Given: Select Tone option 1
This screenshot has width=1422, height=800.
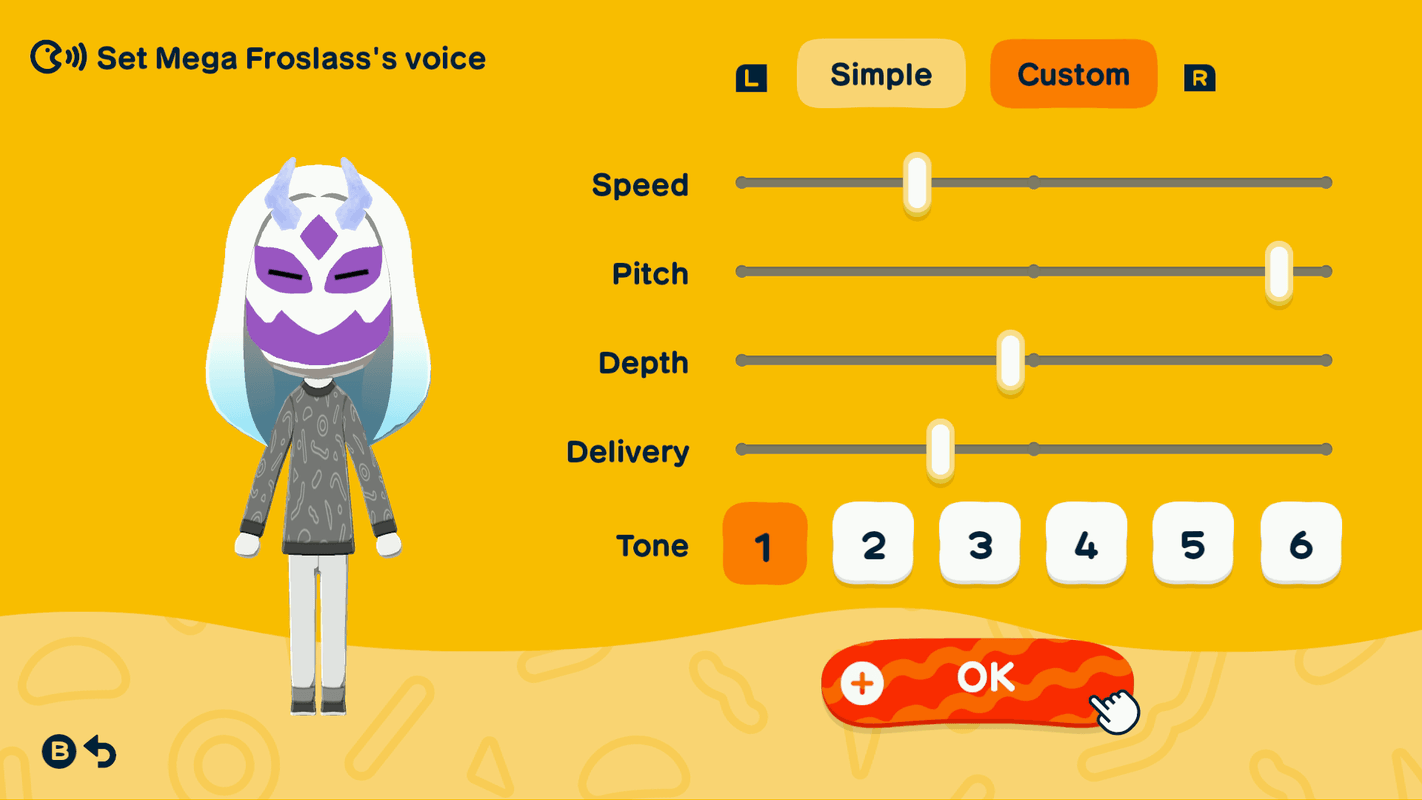Looking at the screenshot, I should click(764, 544).
